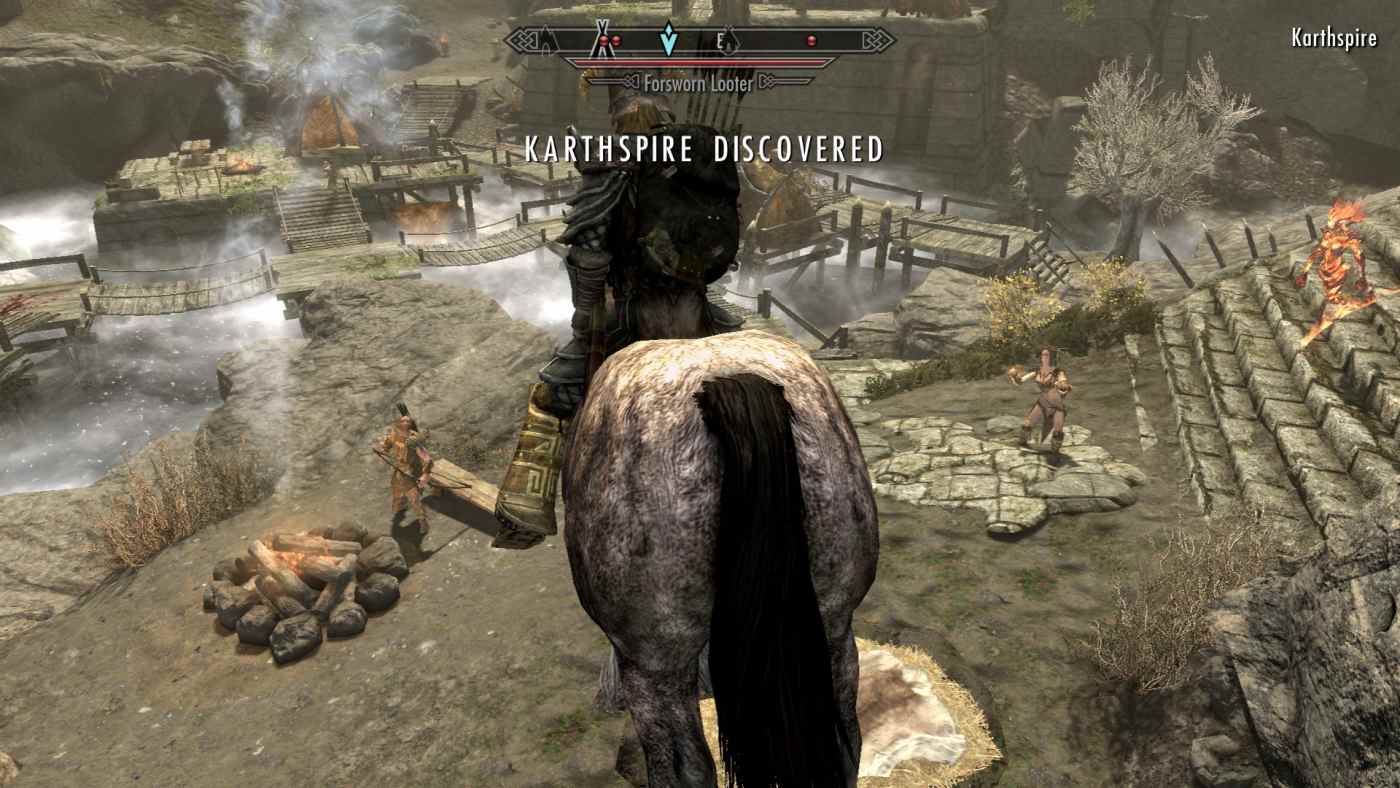Click the Forsworn Looter nameplate banner
1400x788 pixels.
click(697, 83)
